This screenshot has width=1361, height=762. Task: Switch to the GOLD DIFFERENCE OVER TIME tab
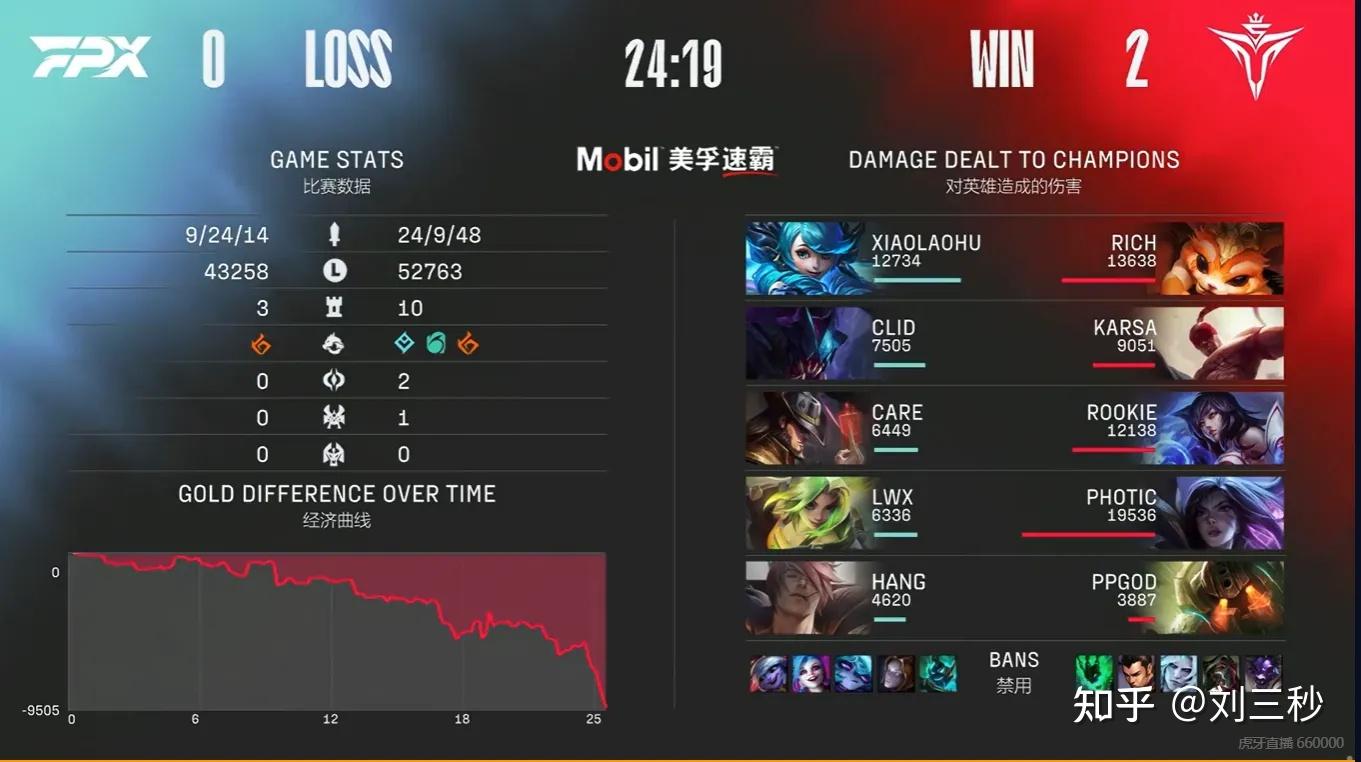click(336, 493)
